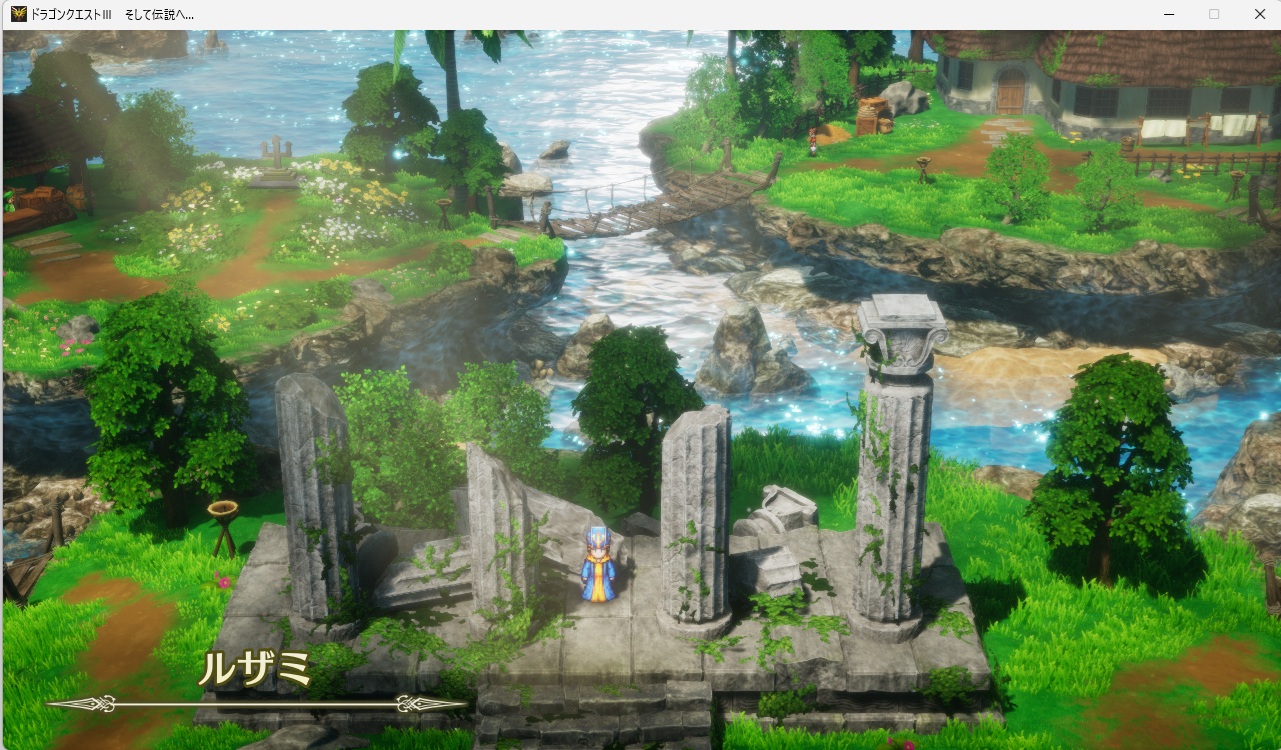Click the minimize button on the window
This screenshot has width=1281, height=750.
(1167, 14)
